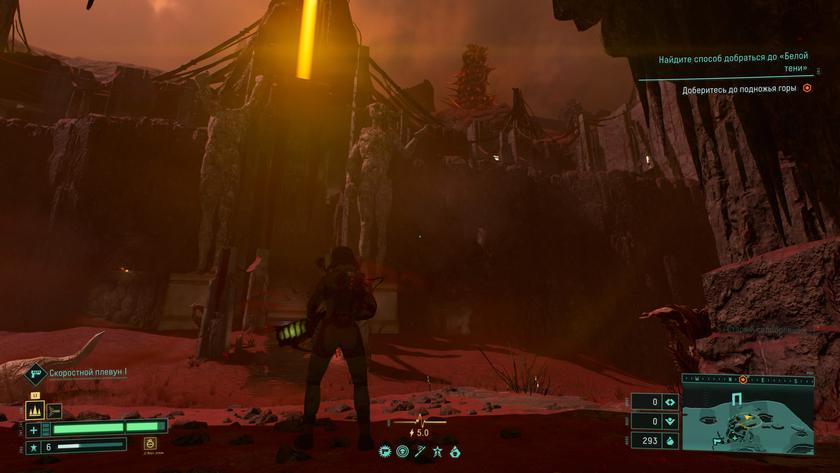This screenshot has height=473, width=840.
Task: Choose the secondary fire mode icon
Action: coord(54,410)
